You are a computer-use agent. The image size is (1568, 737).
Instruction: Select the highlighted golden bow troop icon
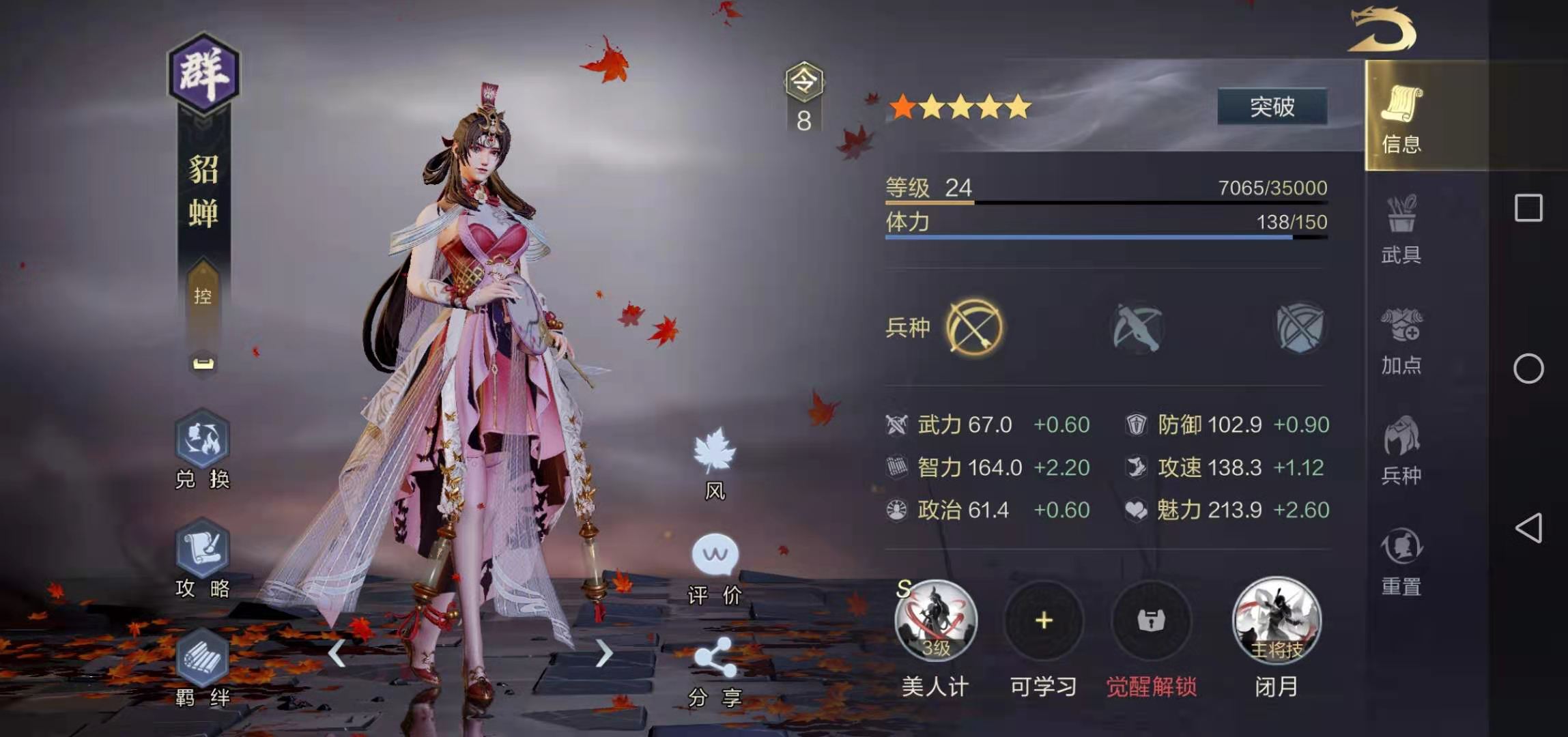tap(974, 328)
